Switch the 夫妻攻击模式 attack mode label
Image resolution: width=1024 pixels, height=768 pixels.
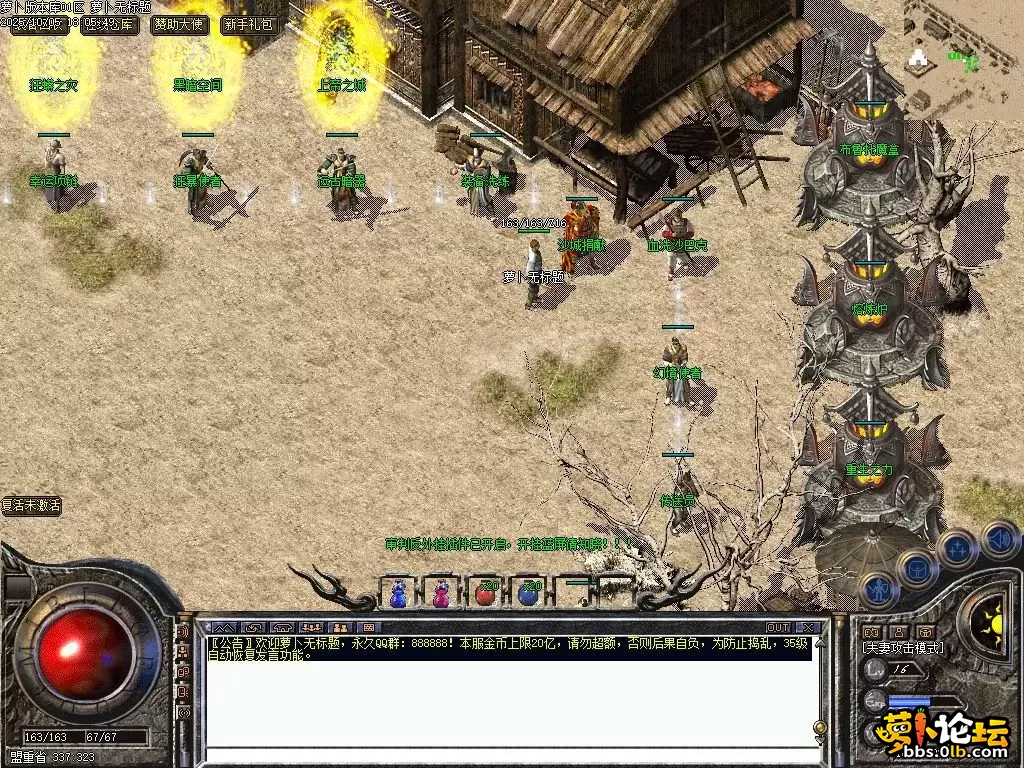coord(902,648)
